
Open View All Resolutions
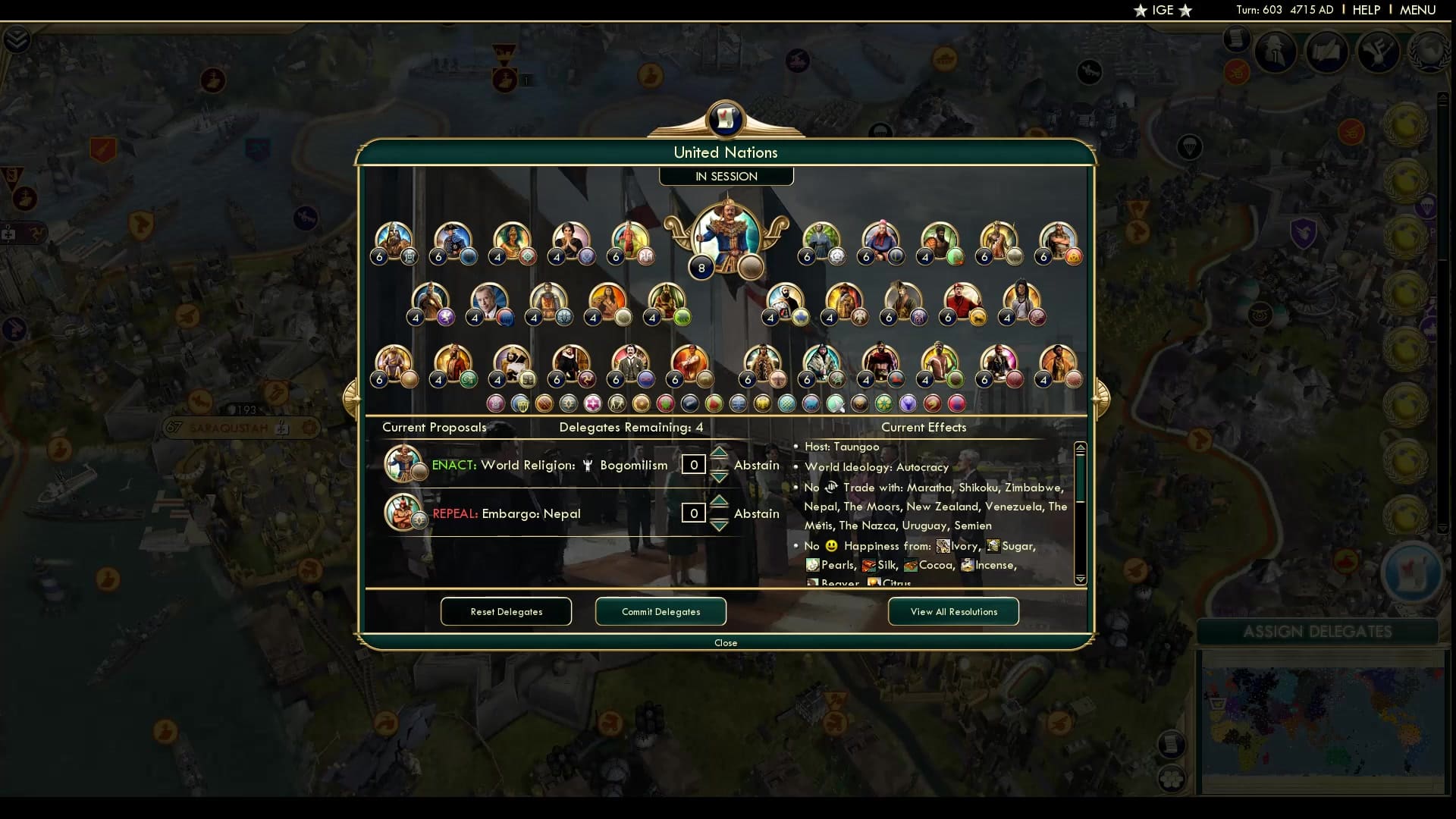[952, 611]
